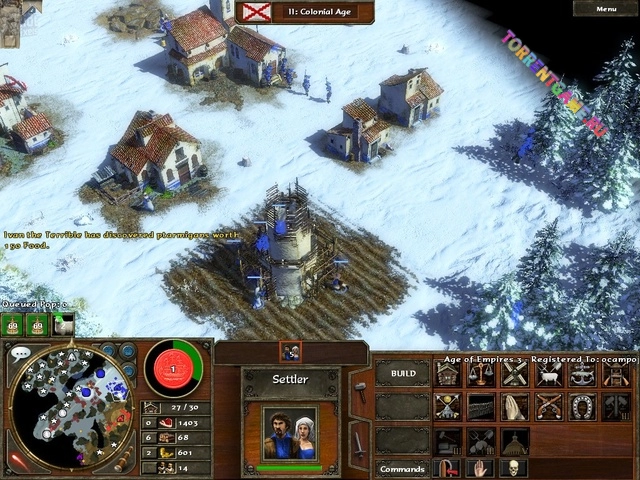The width and height of the screenshot is (640, 480).
Task: Delete unit with the skull command
Action: (x=514, y=468)
